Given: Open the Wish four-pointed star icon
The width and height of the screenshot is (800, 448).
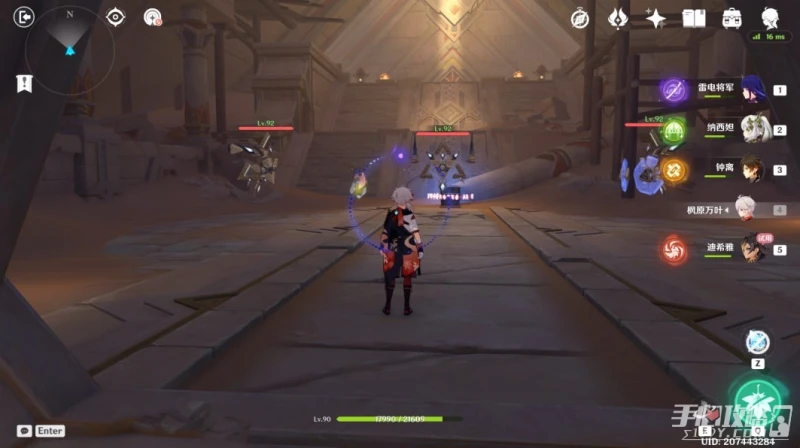Looking at the screenshot, I should [x=656, y=18].
